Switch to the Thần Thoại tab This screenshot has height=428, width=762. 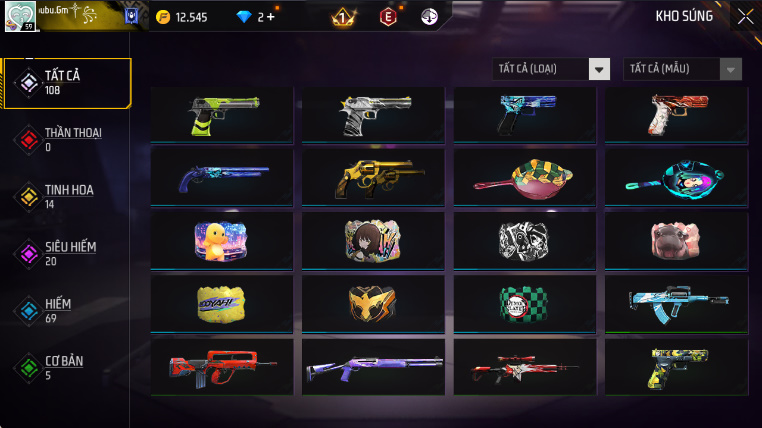tap(67, 139)
